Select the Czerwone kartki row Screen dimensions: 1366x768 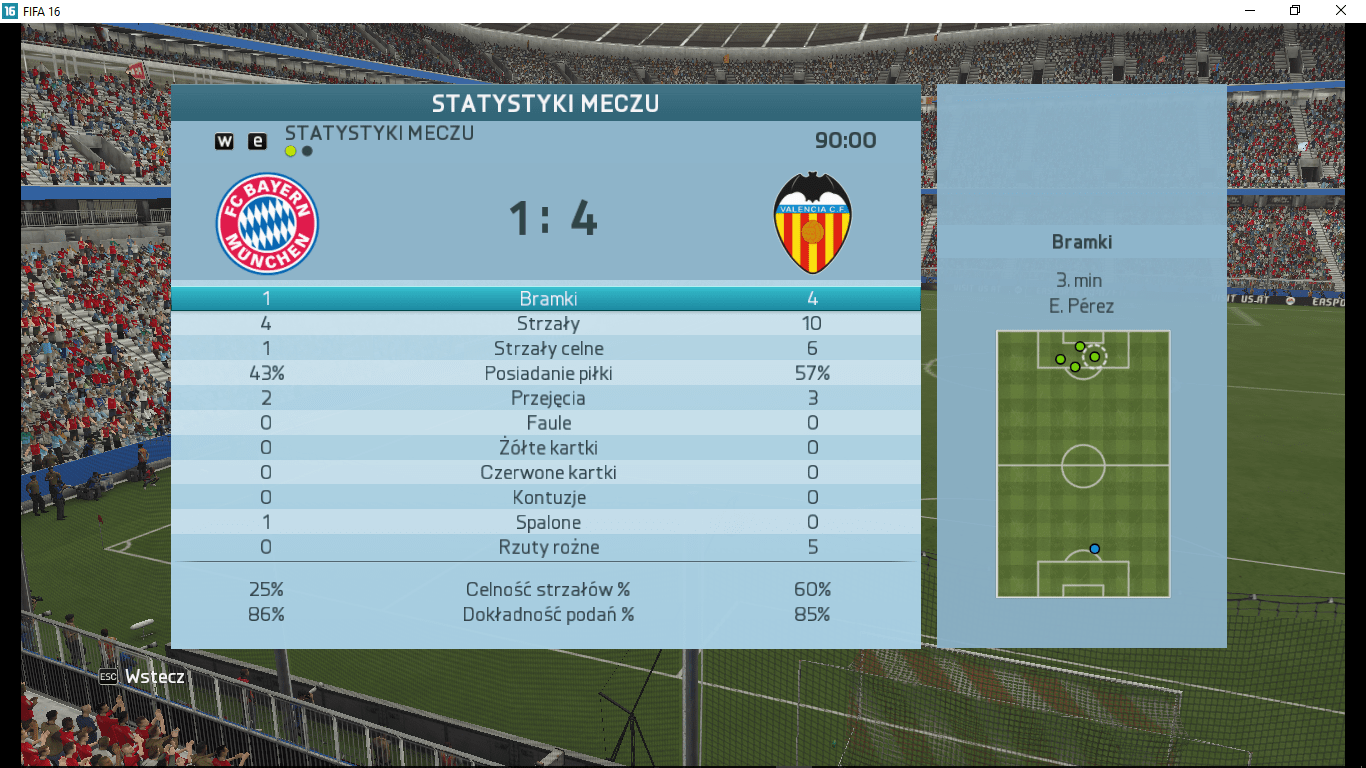547,473
